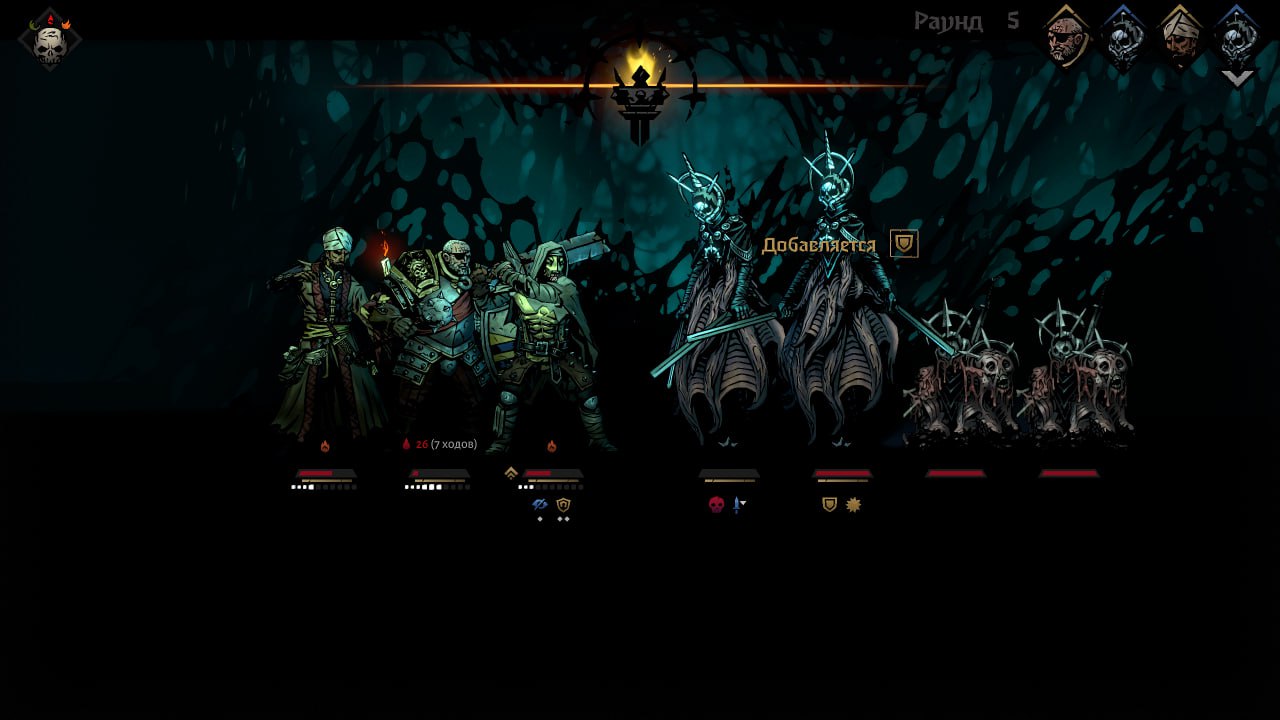
Task: Expand the turn order with the down arrow
Action: point(1238,78)
